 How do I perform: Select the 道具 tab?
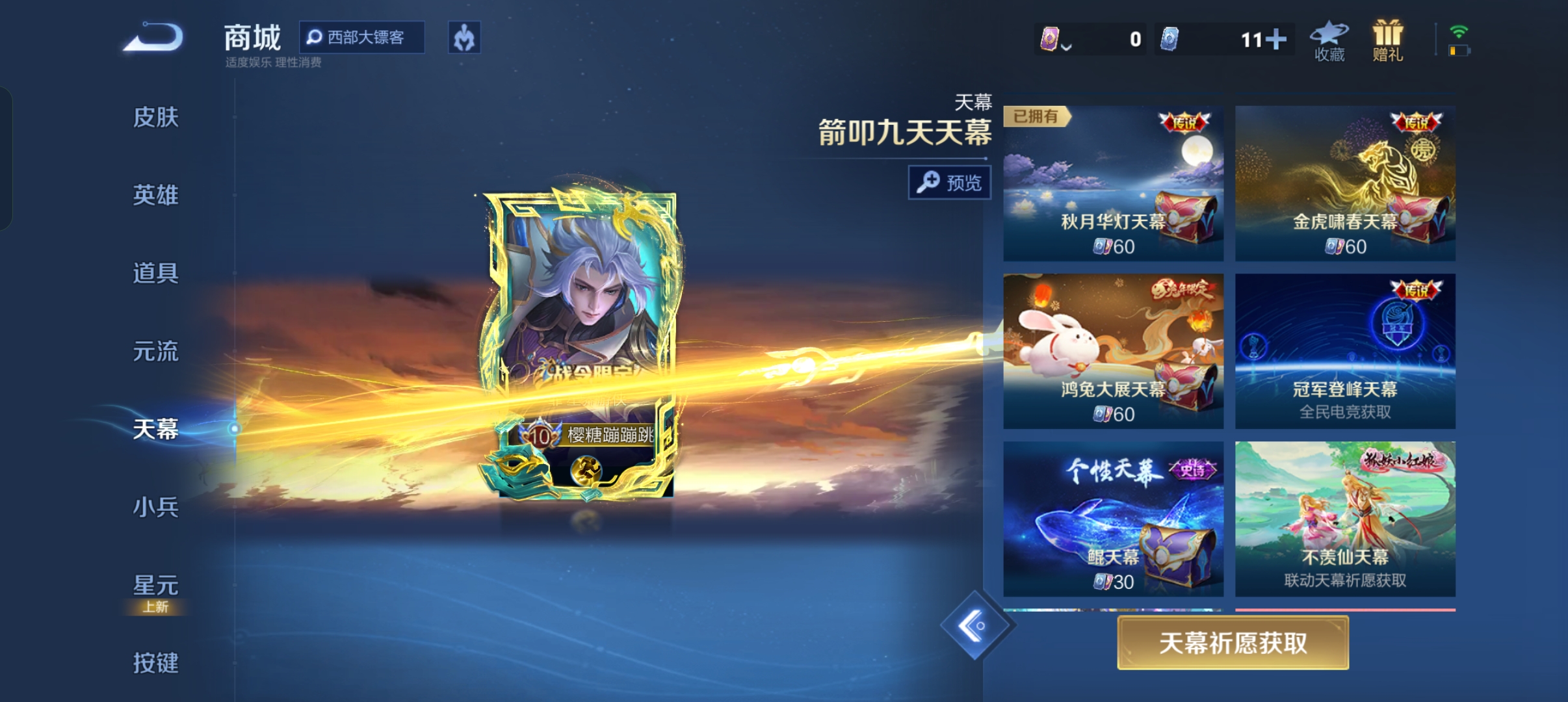(155, 273)
